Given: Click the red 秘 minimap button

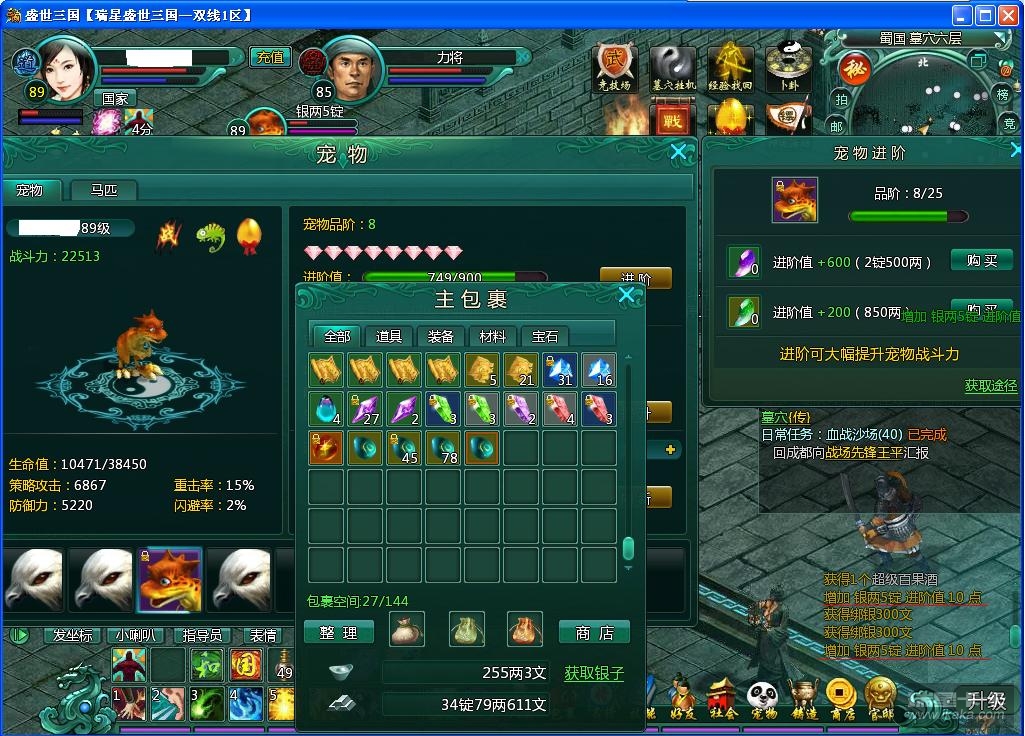Looking at the screenshot, I should [x=853, y=69].
